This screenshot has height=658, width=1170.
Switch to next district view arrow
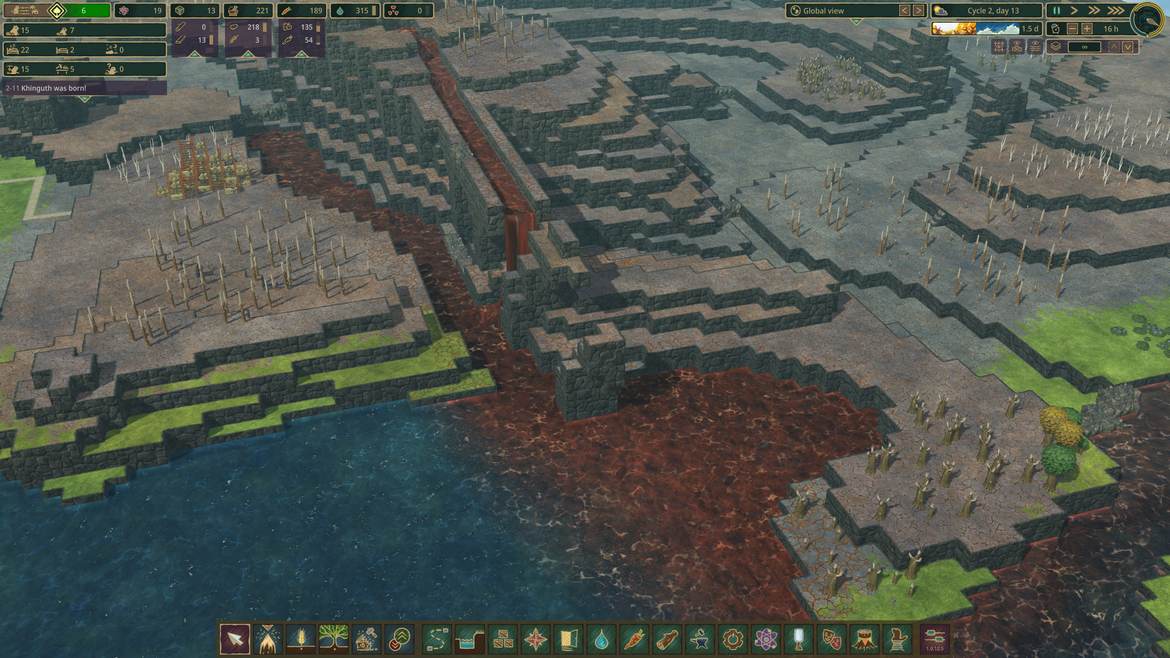tap(919, 10)
